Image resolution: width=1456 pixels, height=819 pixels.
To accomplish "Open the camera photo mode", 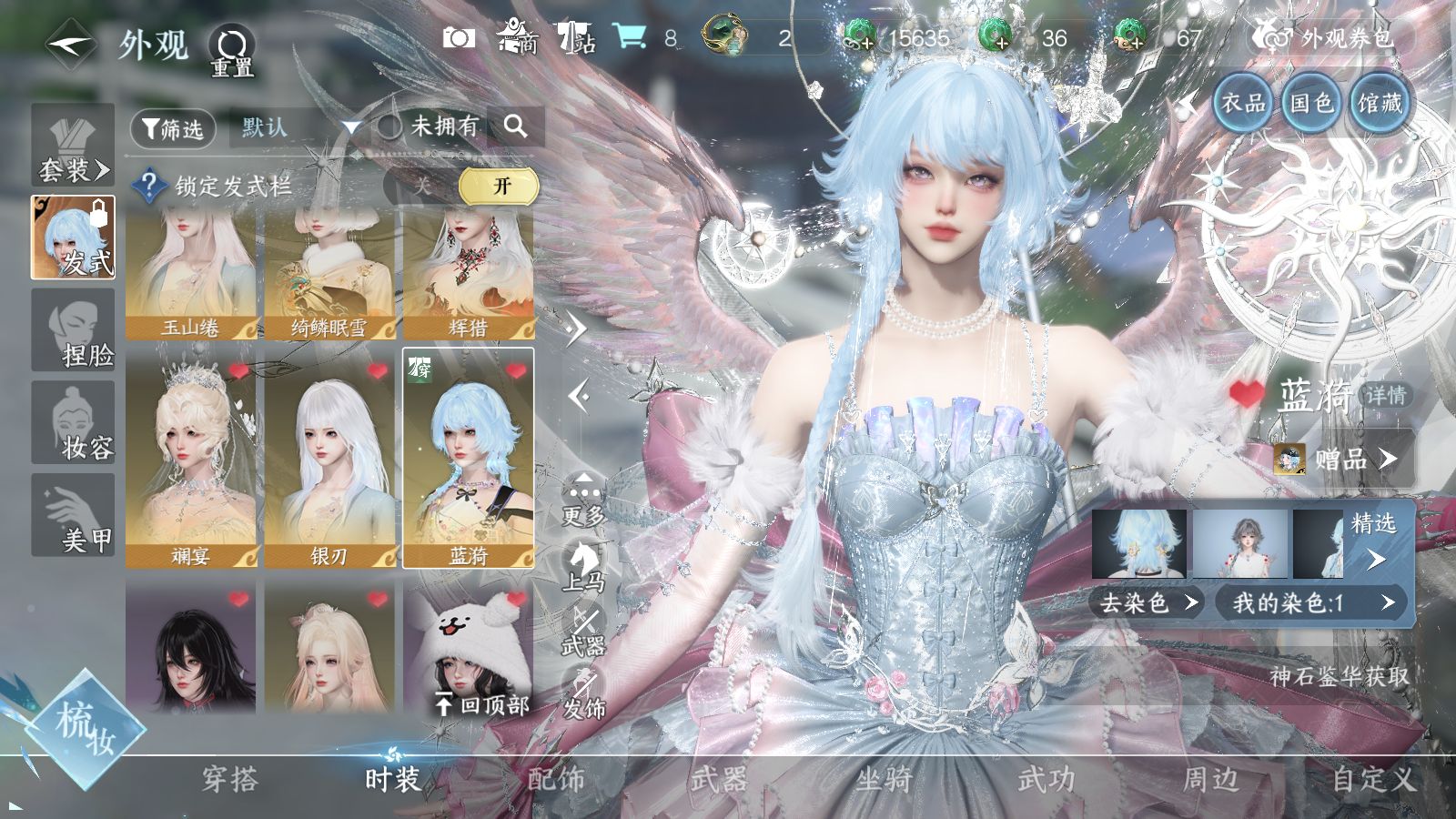I will pyautogui.click(x=459, y=37).
